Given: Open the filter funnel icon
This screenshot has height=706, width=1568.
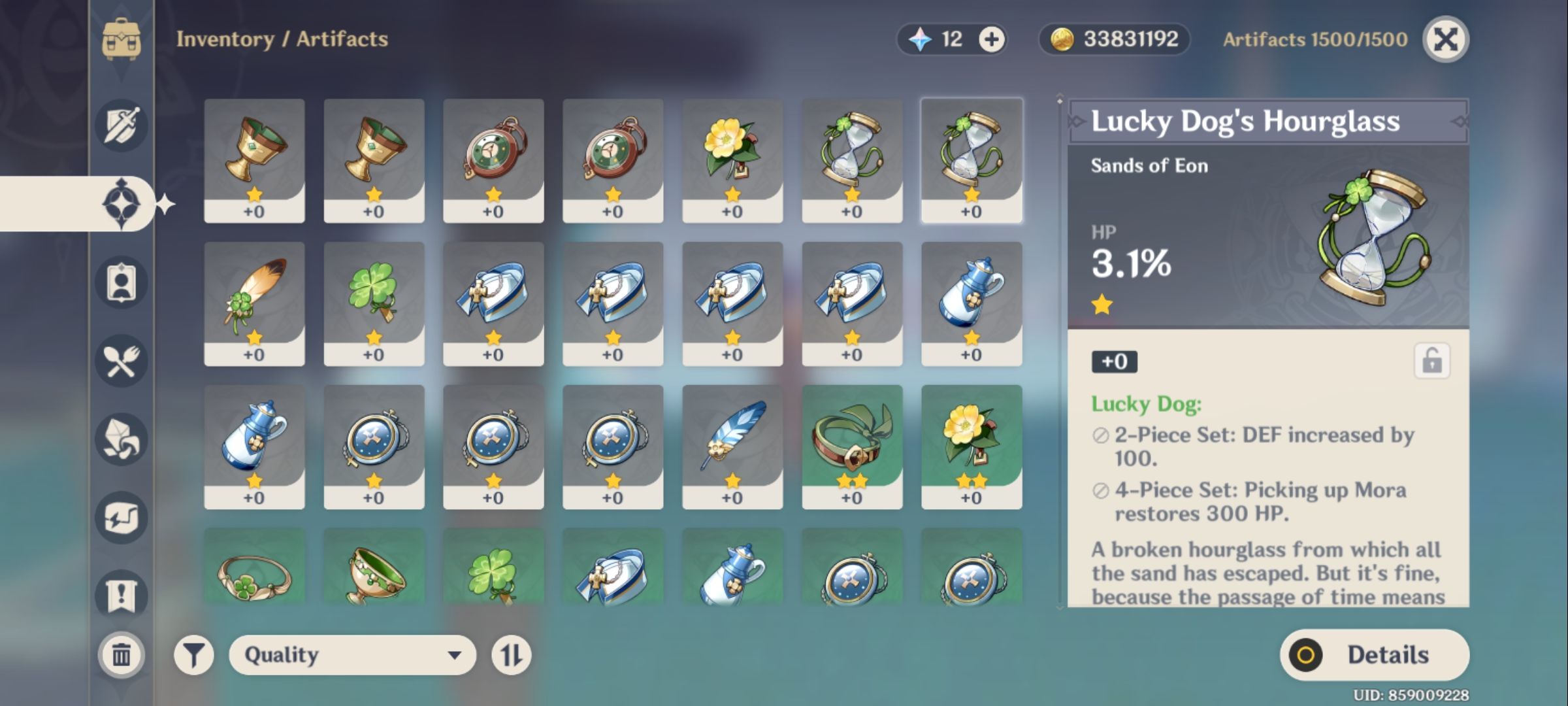Looking at the screenshot, I should (x=195, y=654).
